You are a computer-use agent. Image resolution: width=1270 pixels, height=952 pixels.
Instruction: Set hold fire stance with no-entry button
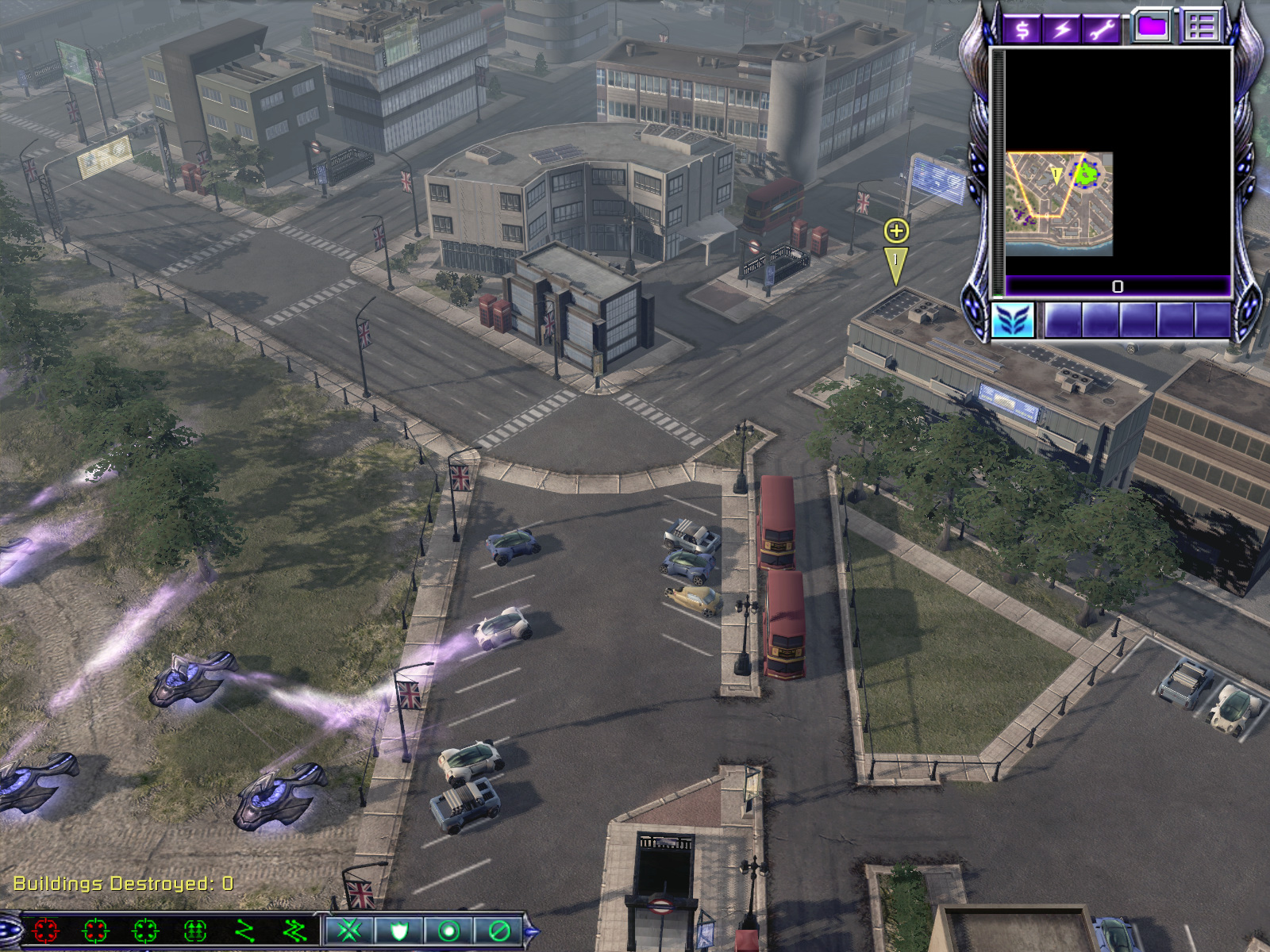498,930
